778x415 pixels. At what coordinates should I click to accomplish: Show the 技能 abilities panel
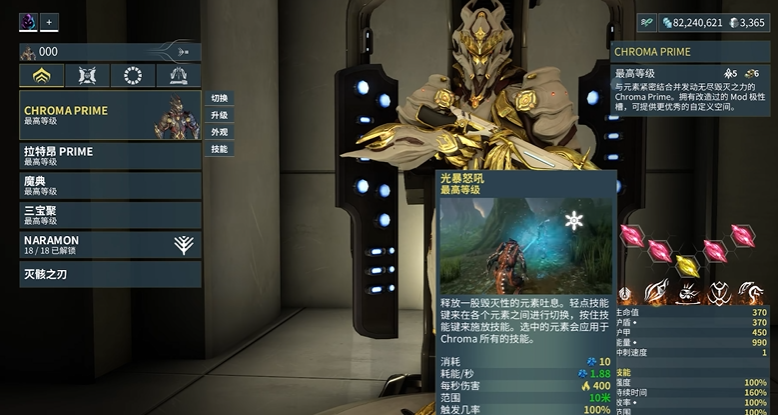pos(219,149)
